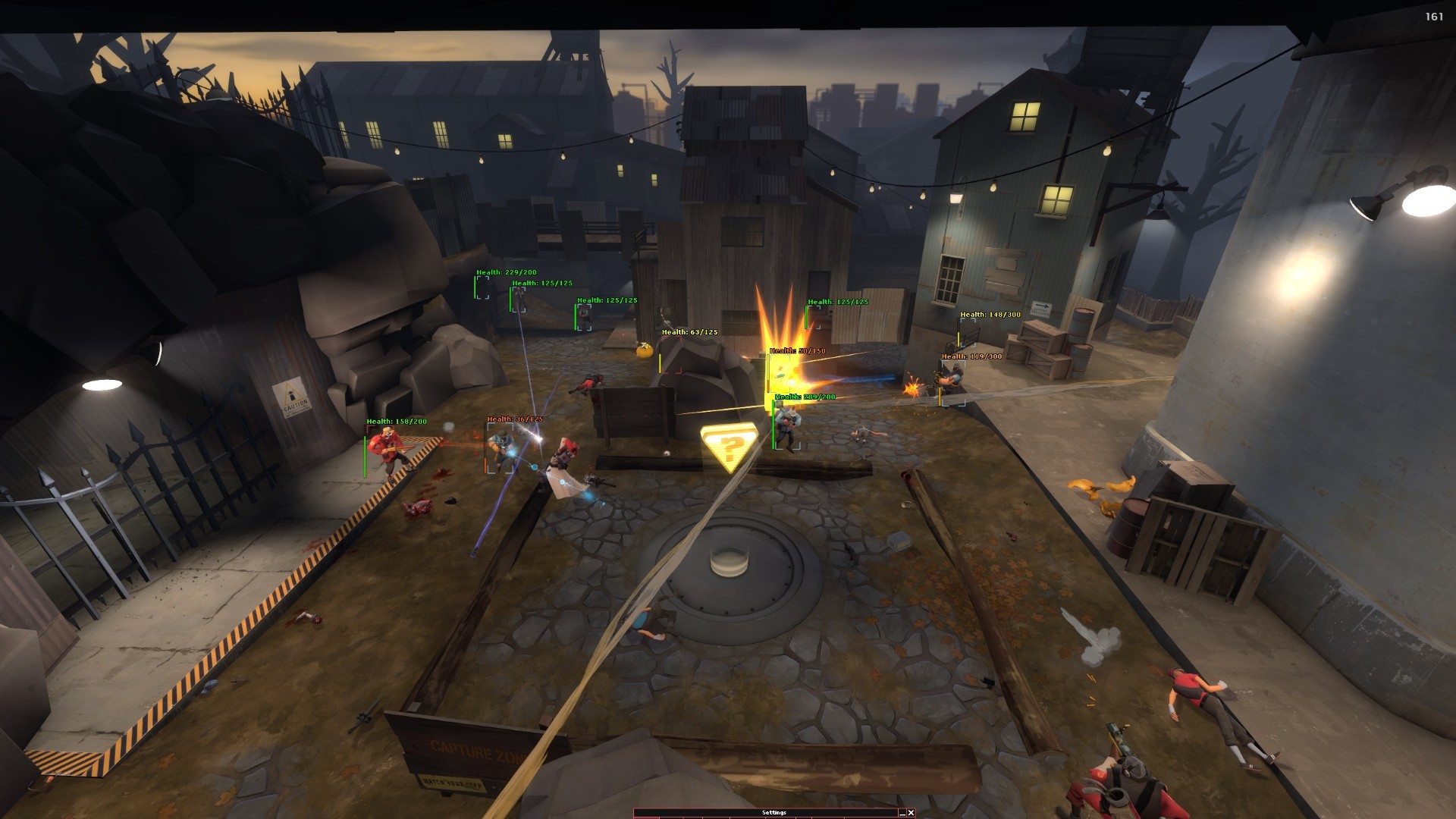Click the glowing "?" mystery bonus icon
The image size is (1456, 819).
pyautogui.click(x=729, y=449)
